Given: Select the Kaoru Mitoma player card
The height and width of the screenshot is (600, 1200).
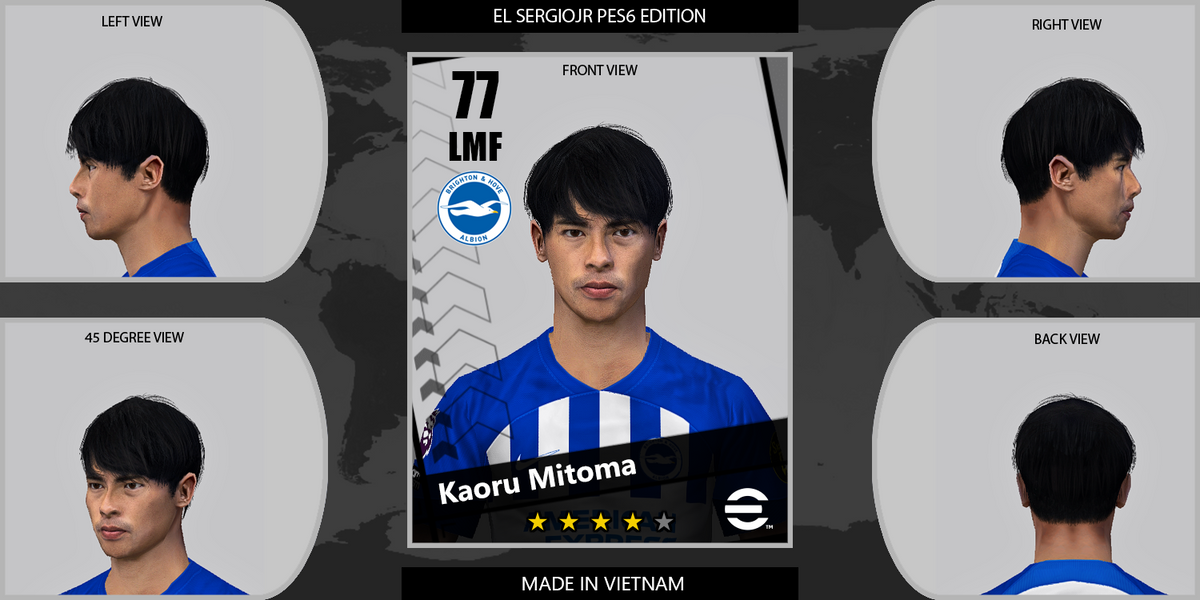Looking at the screenshot, I should 600,300.
